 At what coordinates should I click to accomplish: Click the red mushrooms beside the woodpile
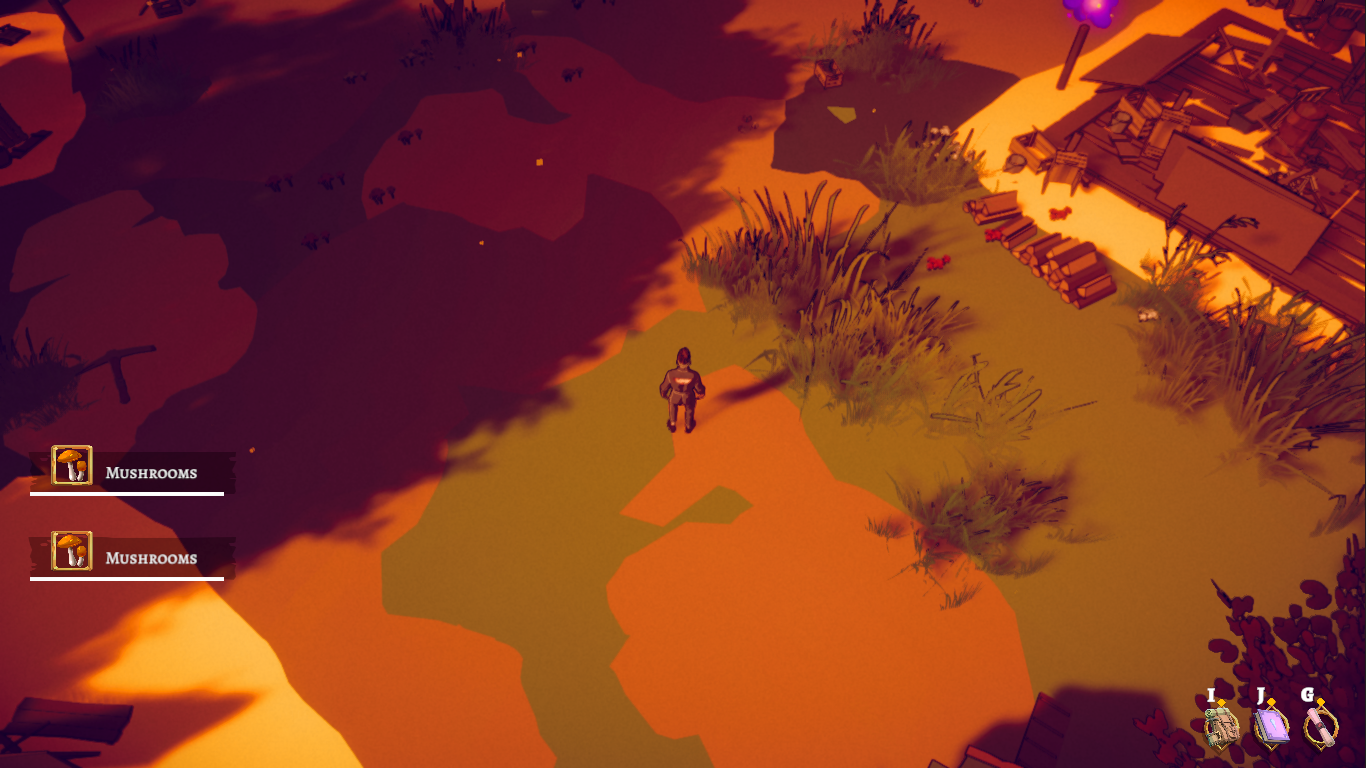[x=993, y=235]
